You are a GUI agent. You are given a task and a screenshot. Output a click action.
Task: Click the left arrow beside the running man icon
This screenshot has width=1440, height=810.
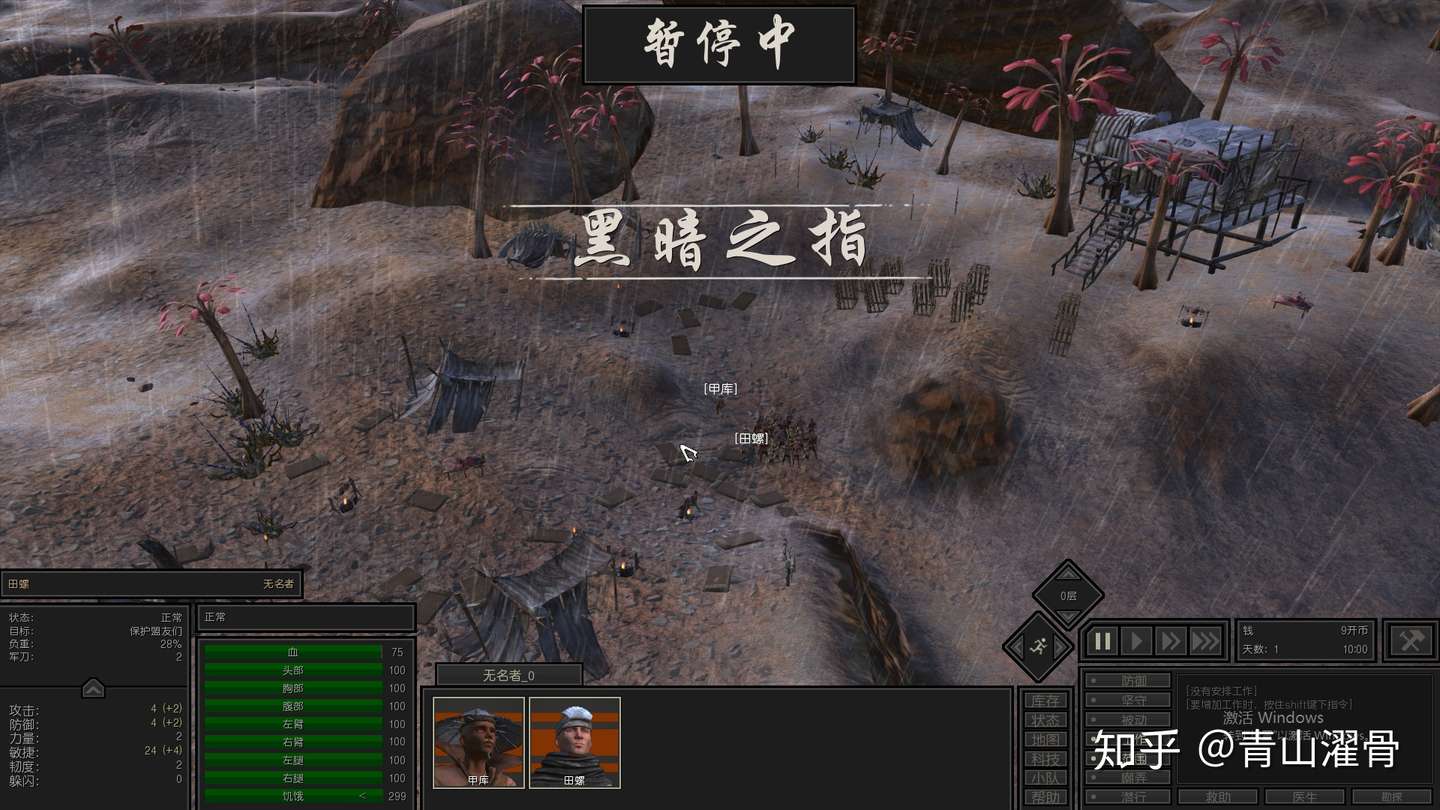tap(1015, 646)
